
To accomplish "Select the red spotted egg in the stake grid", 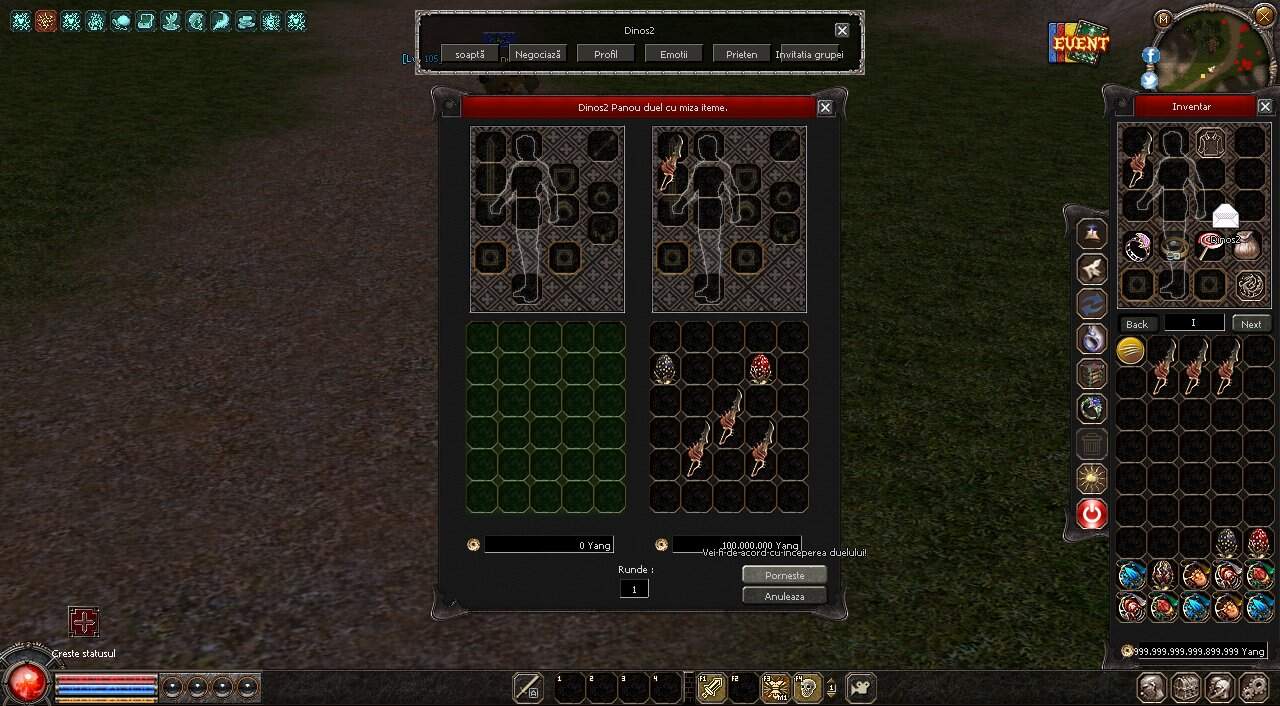I will click(761, 369).
